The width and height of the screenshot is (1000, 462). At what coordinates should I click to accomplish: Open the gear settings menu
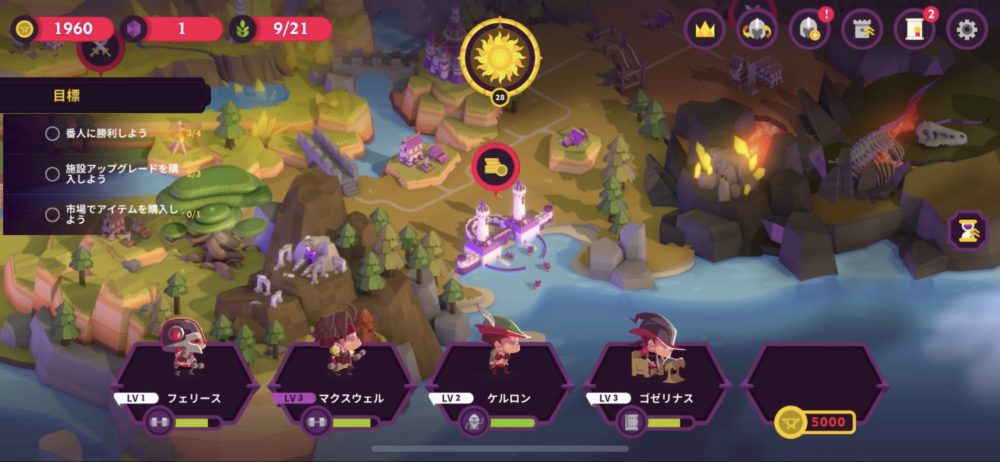tap(967, 29)
